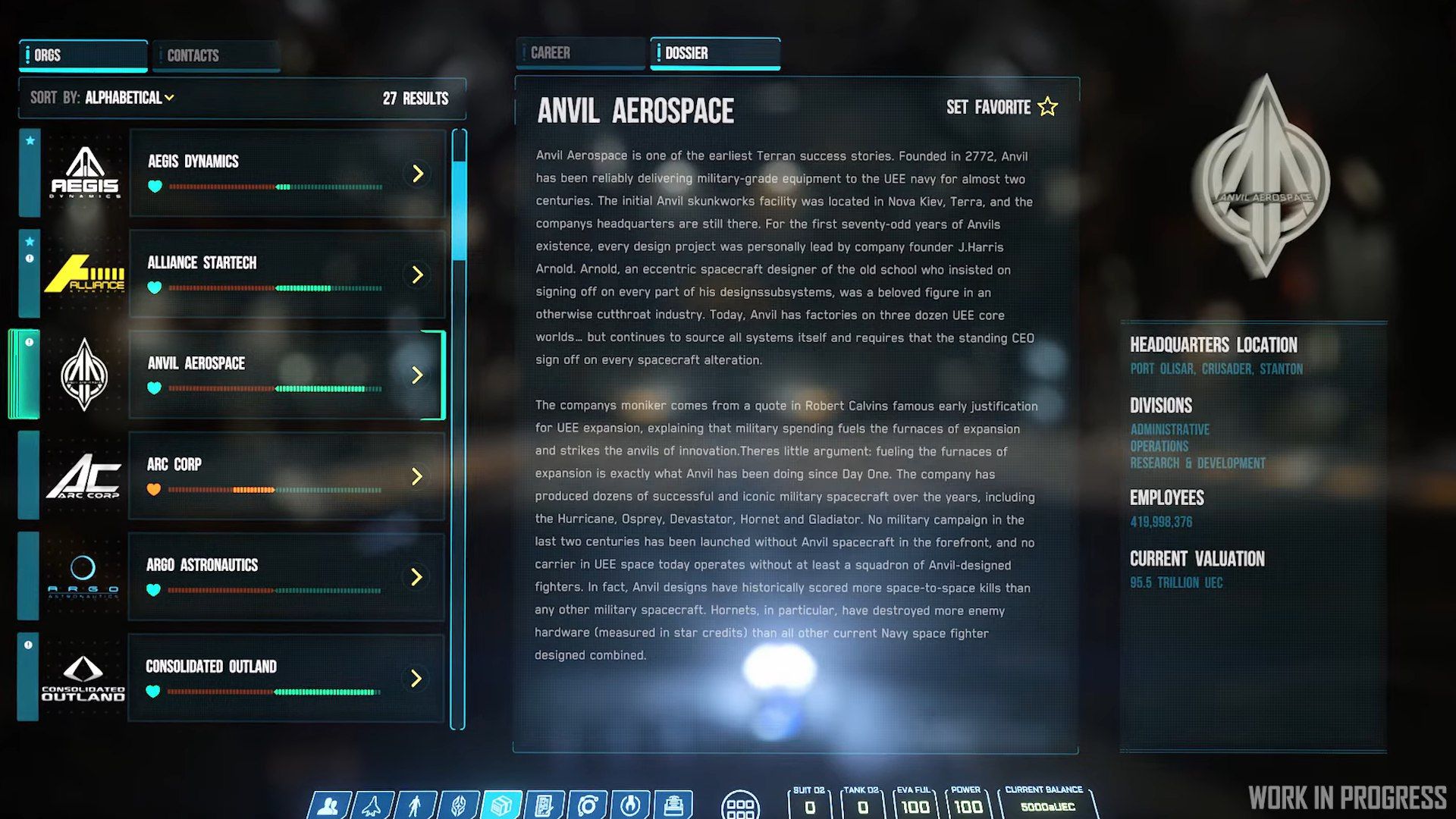Select Aegis Dynamics in the org list
Image resolution: width=1456 pixels, height=819 pixels.
tap(287, 174)
